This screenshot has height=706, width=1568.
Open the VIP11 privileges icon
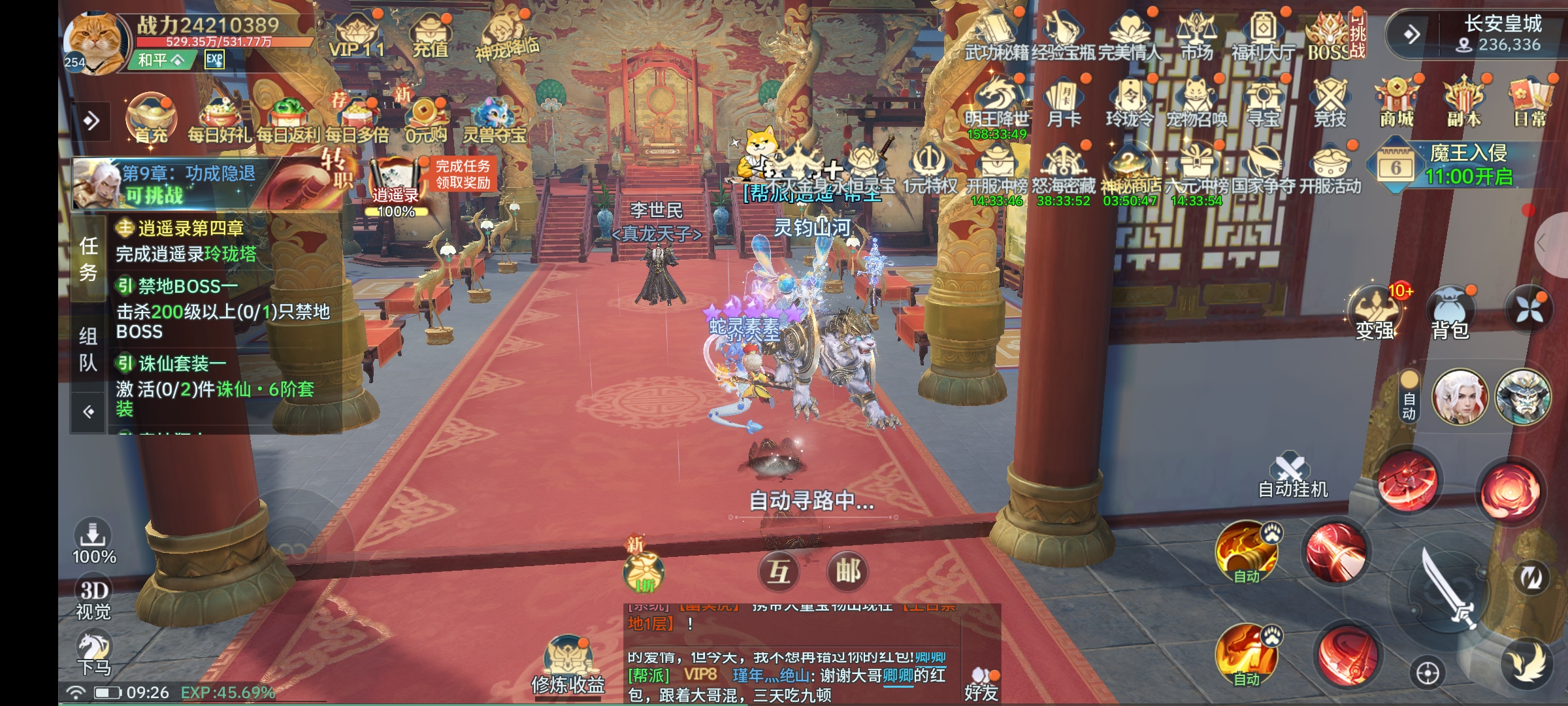pos(356,36)
